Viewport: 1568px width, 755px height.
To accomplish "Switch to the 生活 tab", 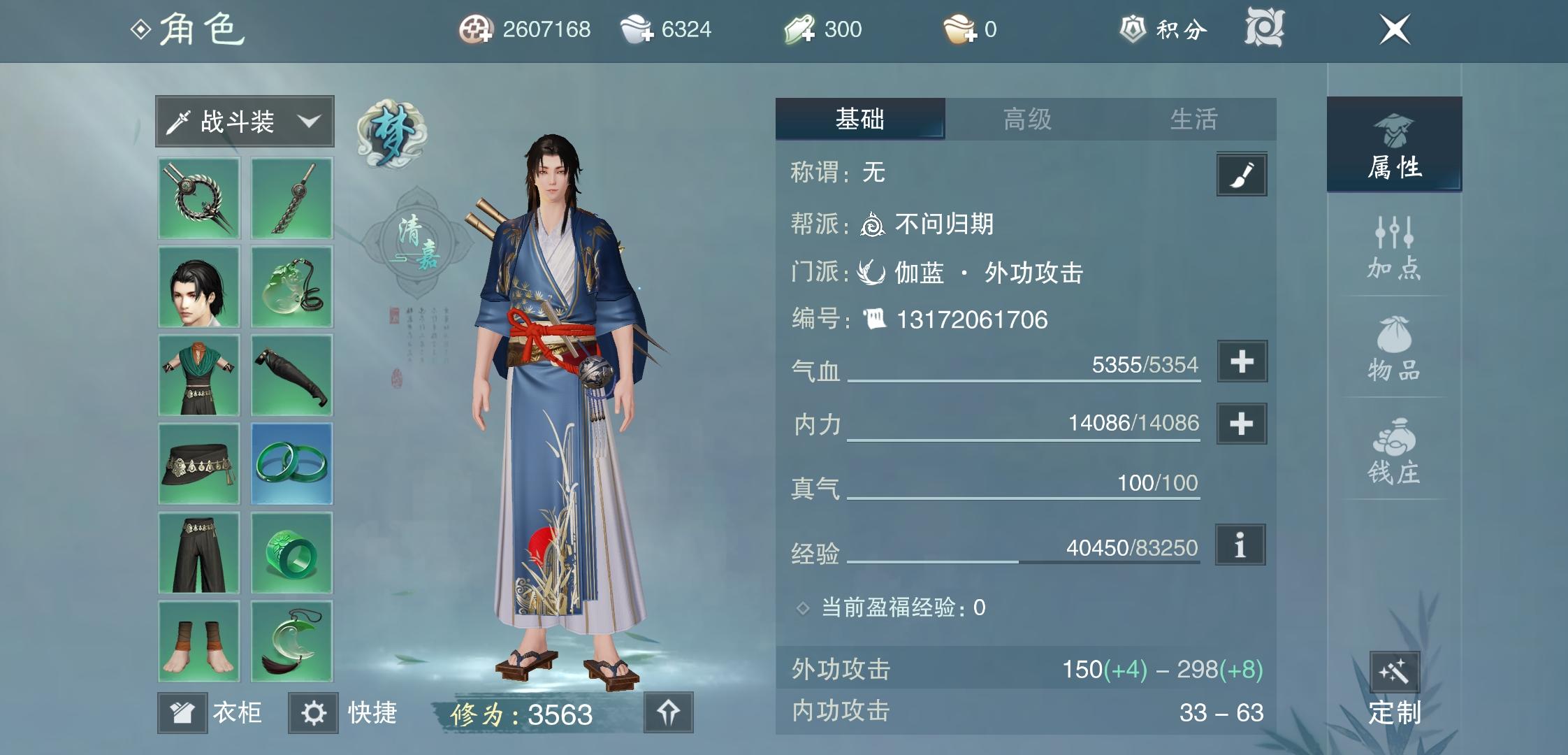I will [1195, 120].
